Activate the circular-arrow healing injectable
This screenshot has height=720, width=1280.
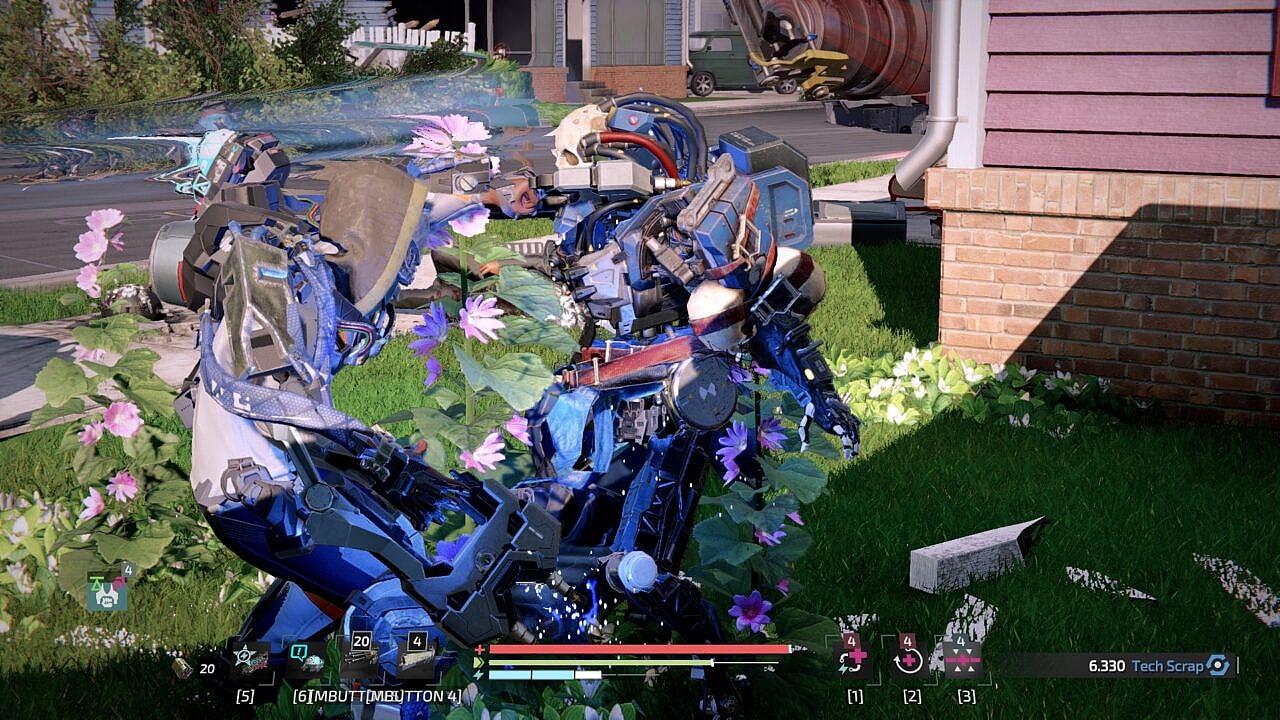tap(909, 660)
